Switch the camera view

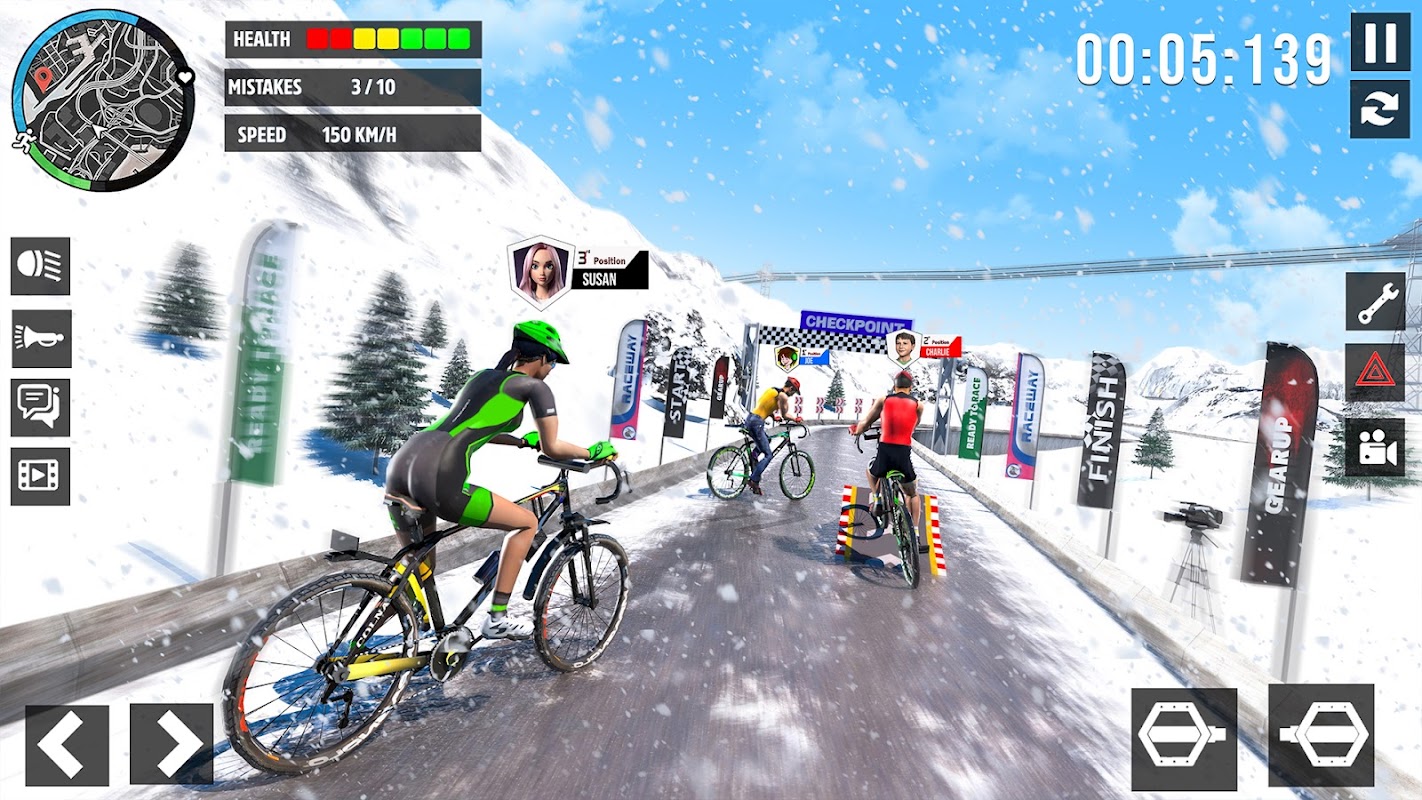tap(1375, 447)
